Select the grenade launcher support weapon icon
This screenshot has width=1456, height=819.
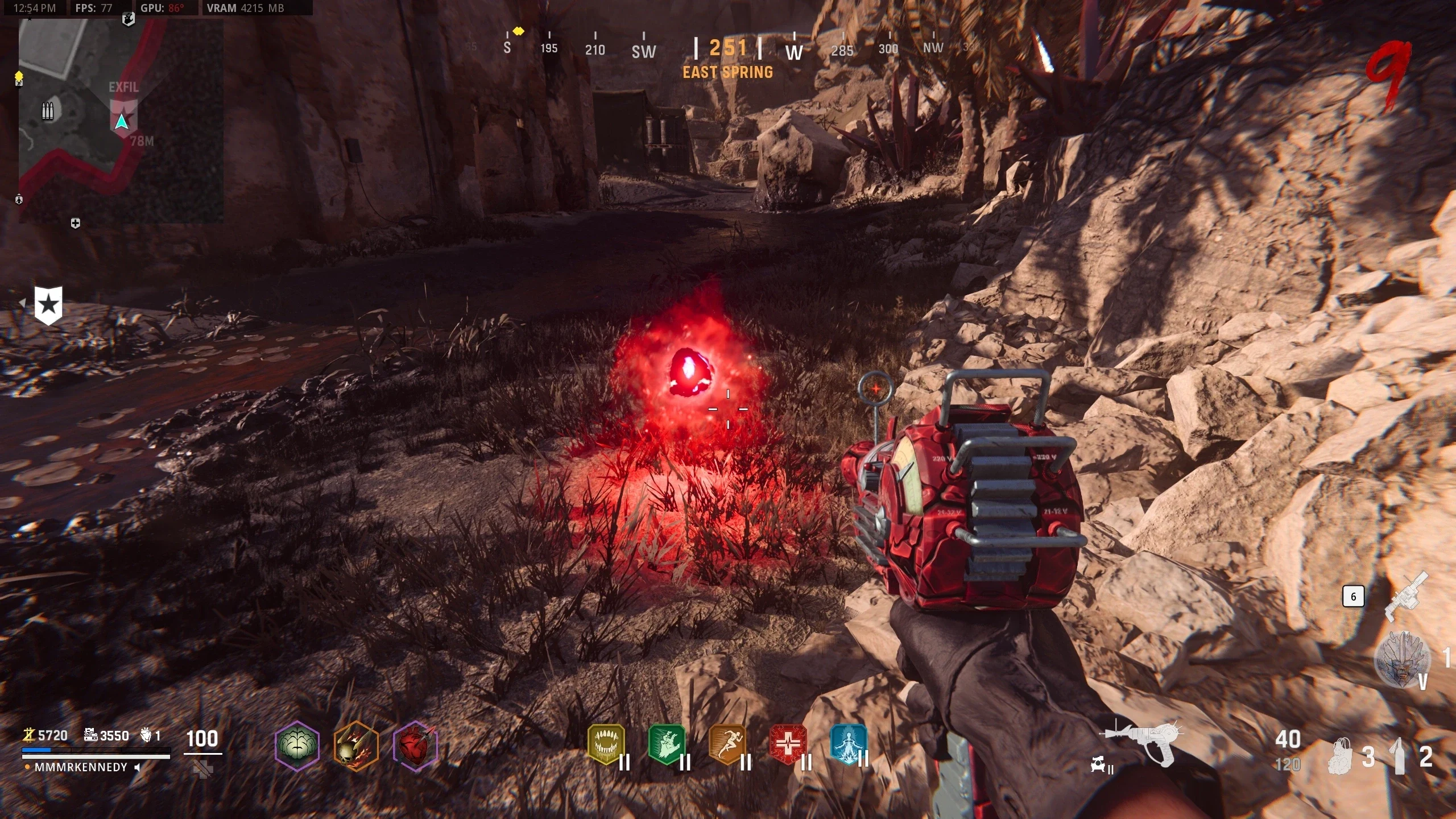click(1406, 597)
